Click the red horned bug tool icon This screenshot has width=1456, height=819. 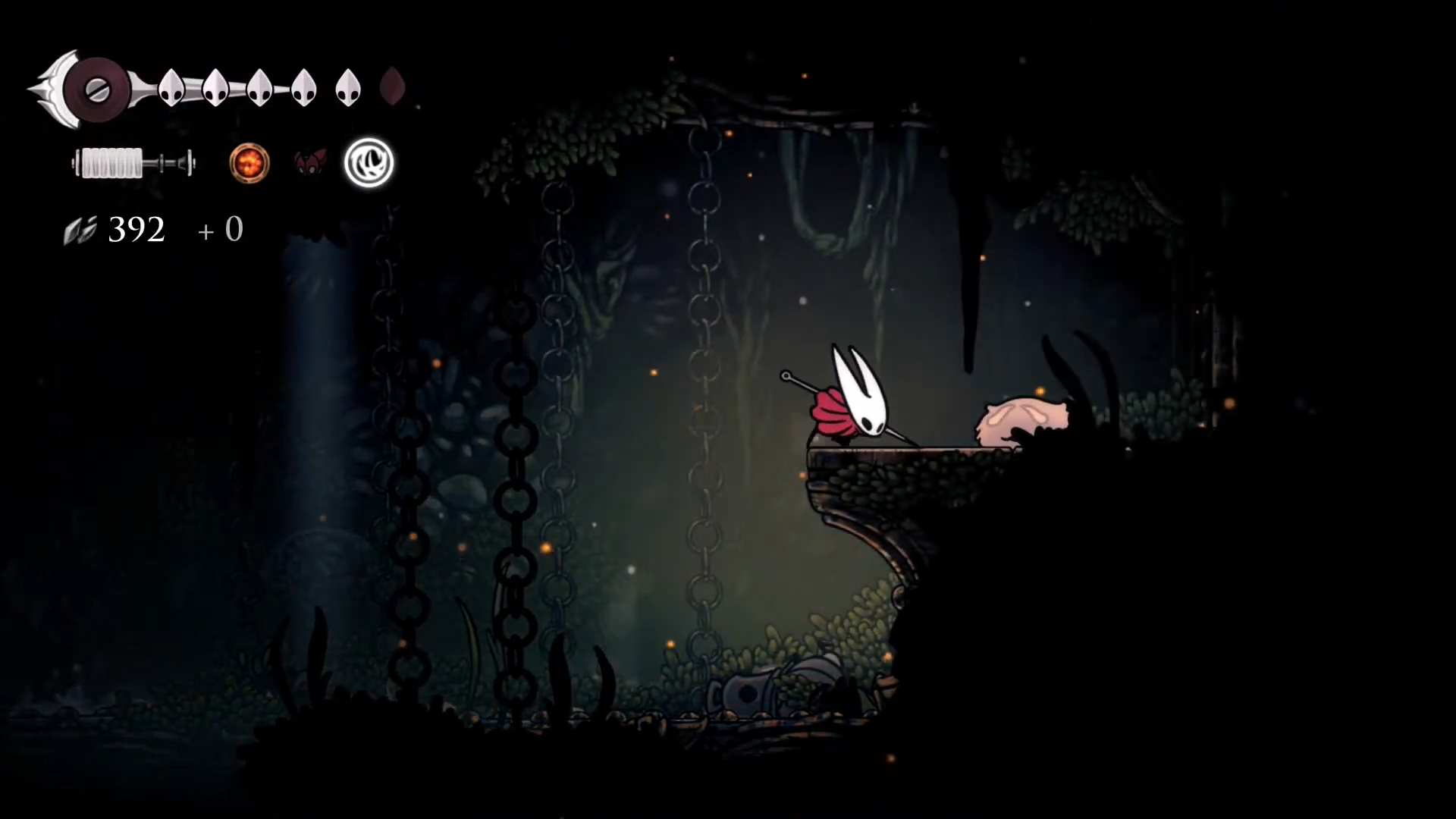click(309, 163)
